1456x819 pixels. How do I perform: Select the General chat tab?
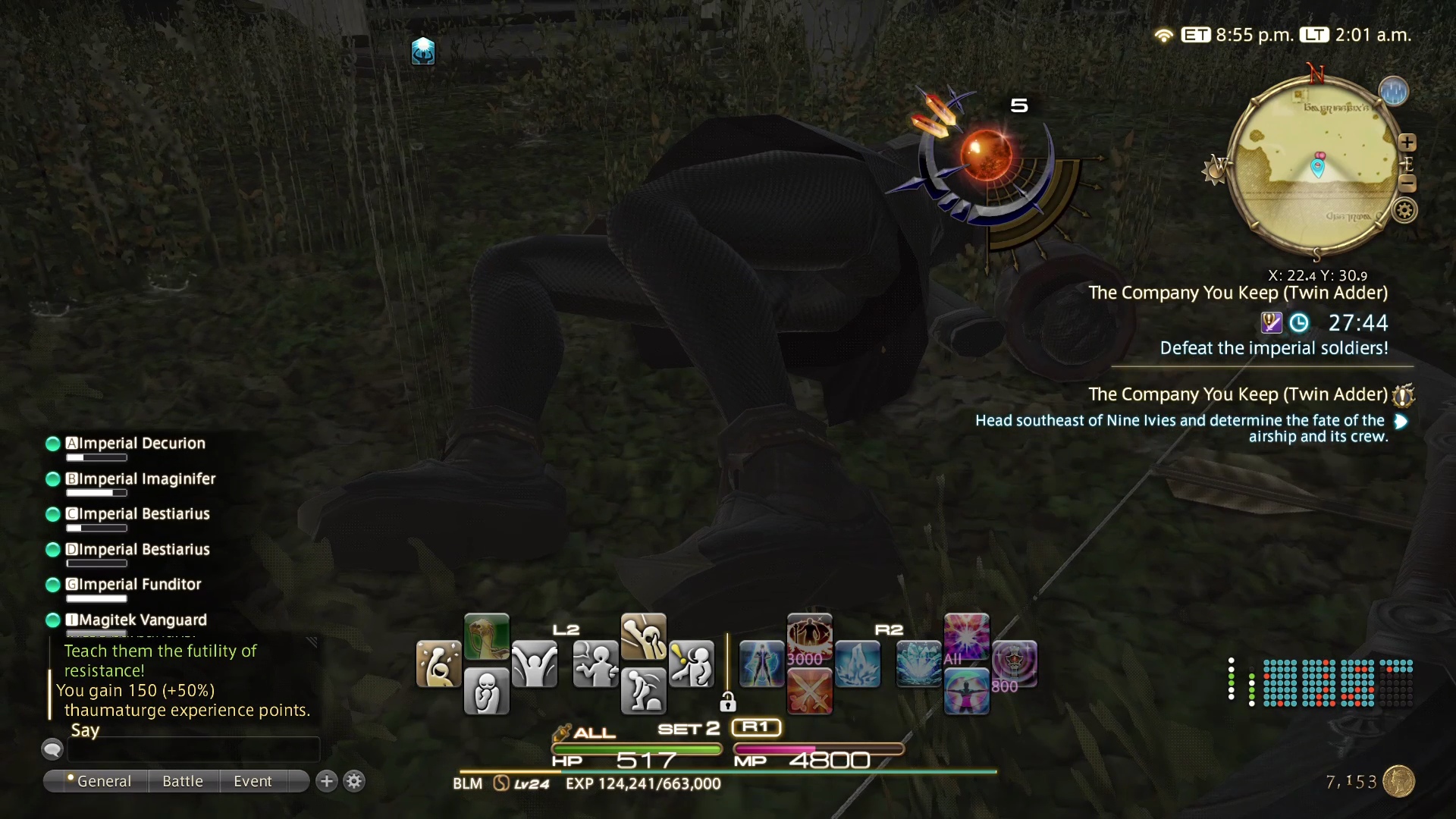(104, 781)
